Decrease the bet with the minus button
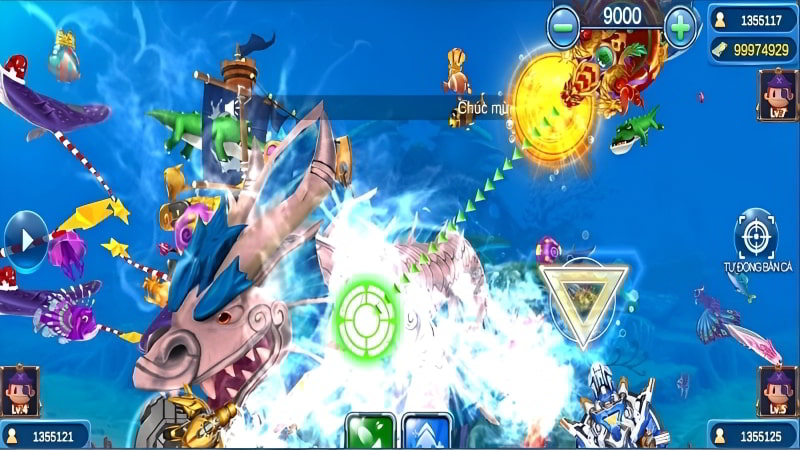The image size is (800, 450). point(564,26)
